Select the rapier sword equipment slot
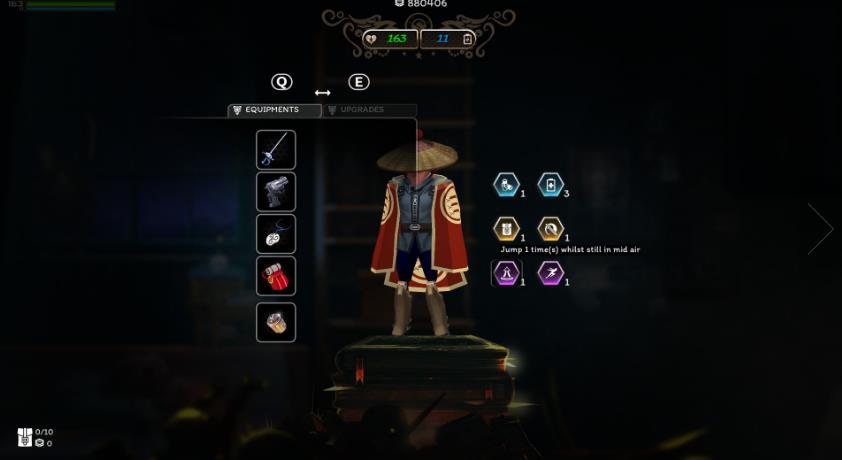Image resolution: width=842 pixels, height=460 pixels. pos(276,150)
